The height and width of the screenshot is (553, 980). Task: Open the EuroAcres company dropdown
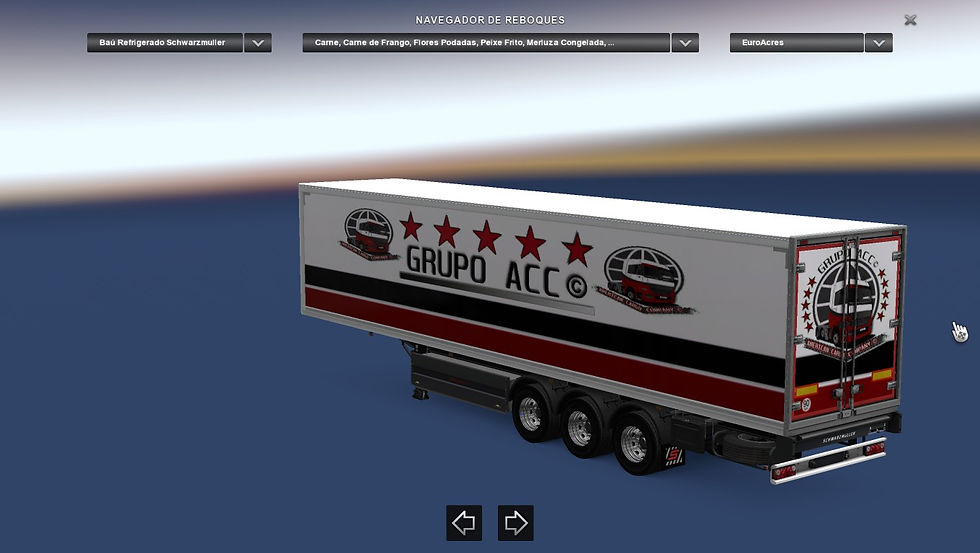pos(878,43)
